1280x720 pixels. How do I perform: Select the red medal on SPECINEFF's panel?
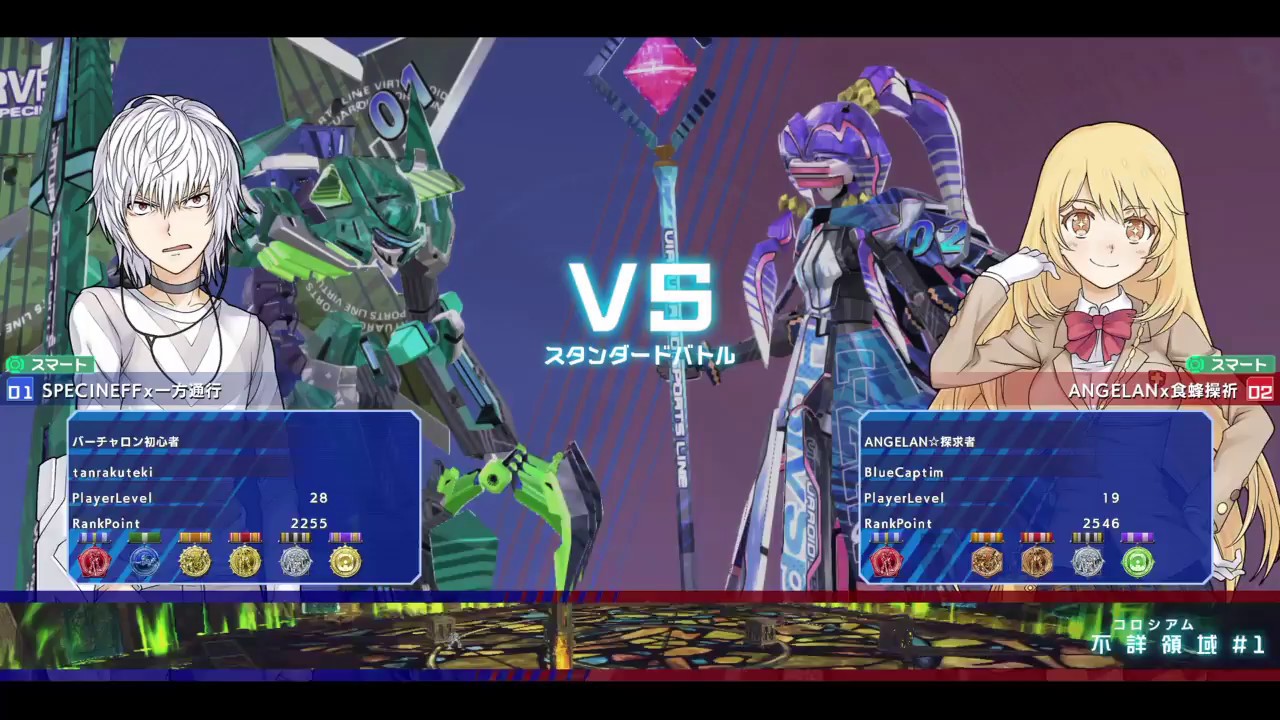(95, 560)
